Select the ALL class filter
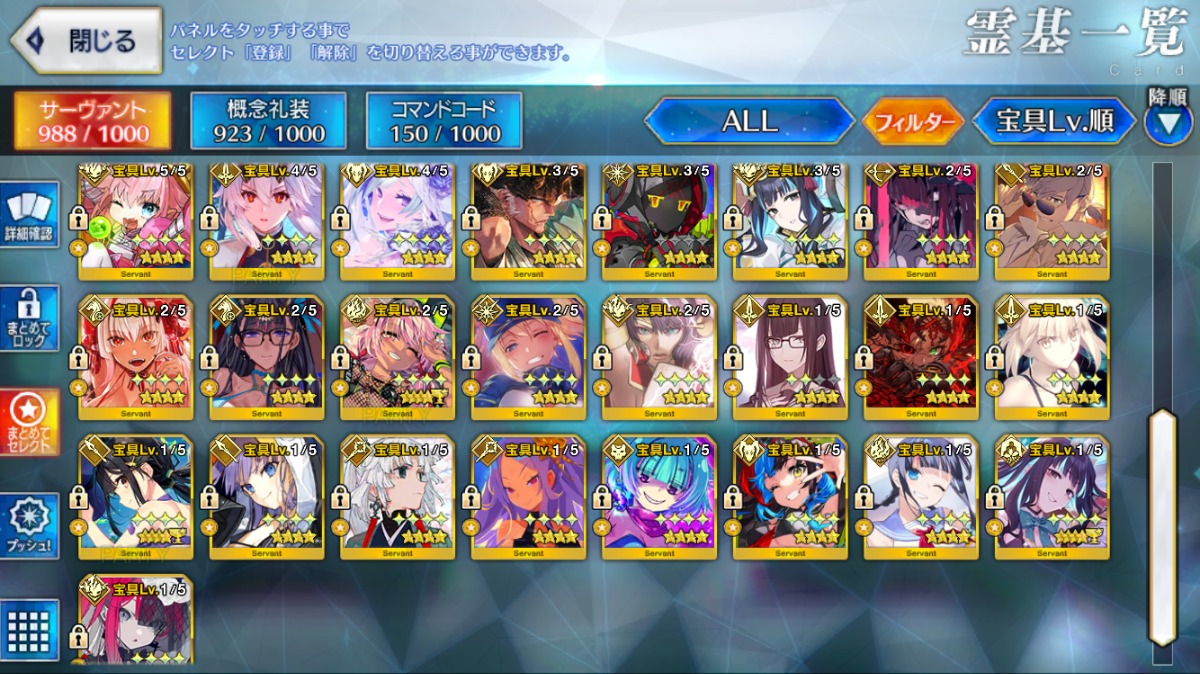The width and height of the screenshot is (1200, 674). [749, 121]
